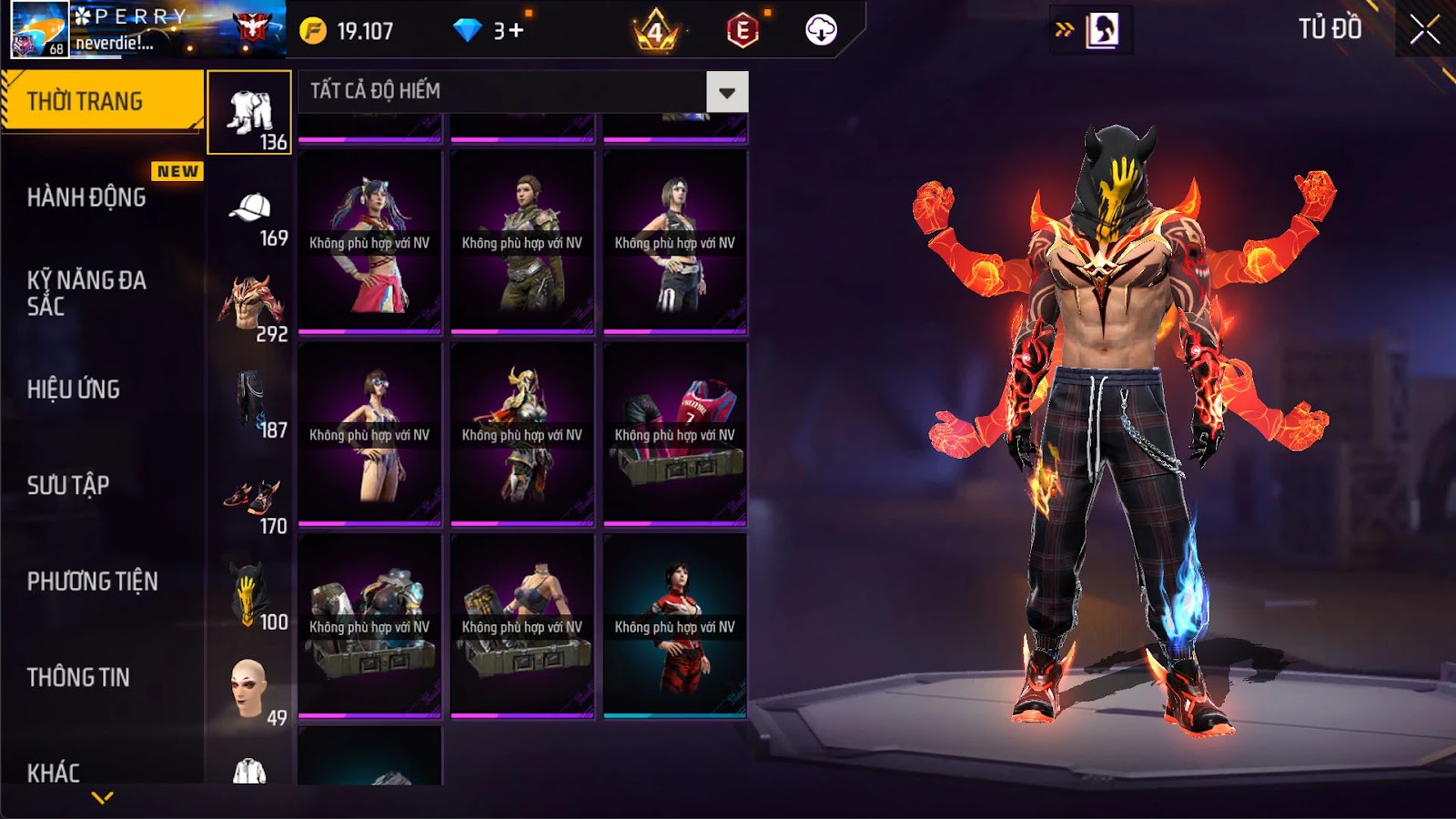Select the outfit sets subcategory with 136 items
1456x819 pixels.
249,113
